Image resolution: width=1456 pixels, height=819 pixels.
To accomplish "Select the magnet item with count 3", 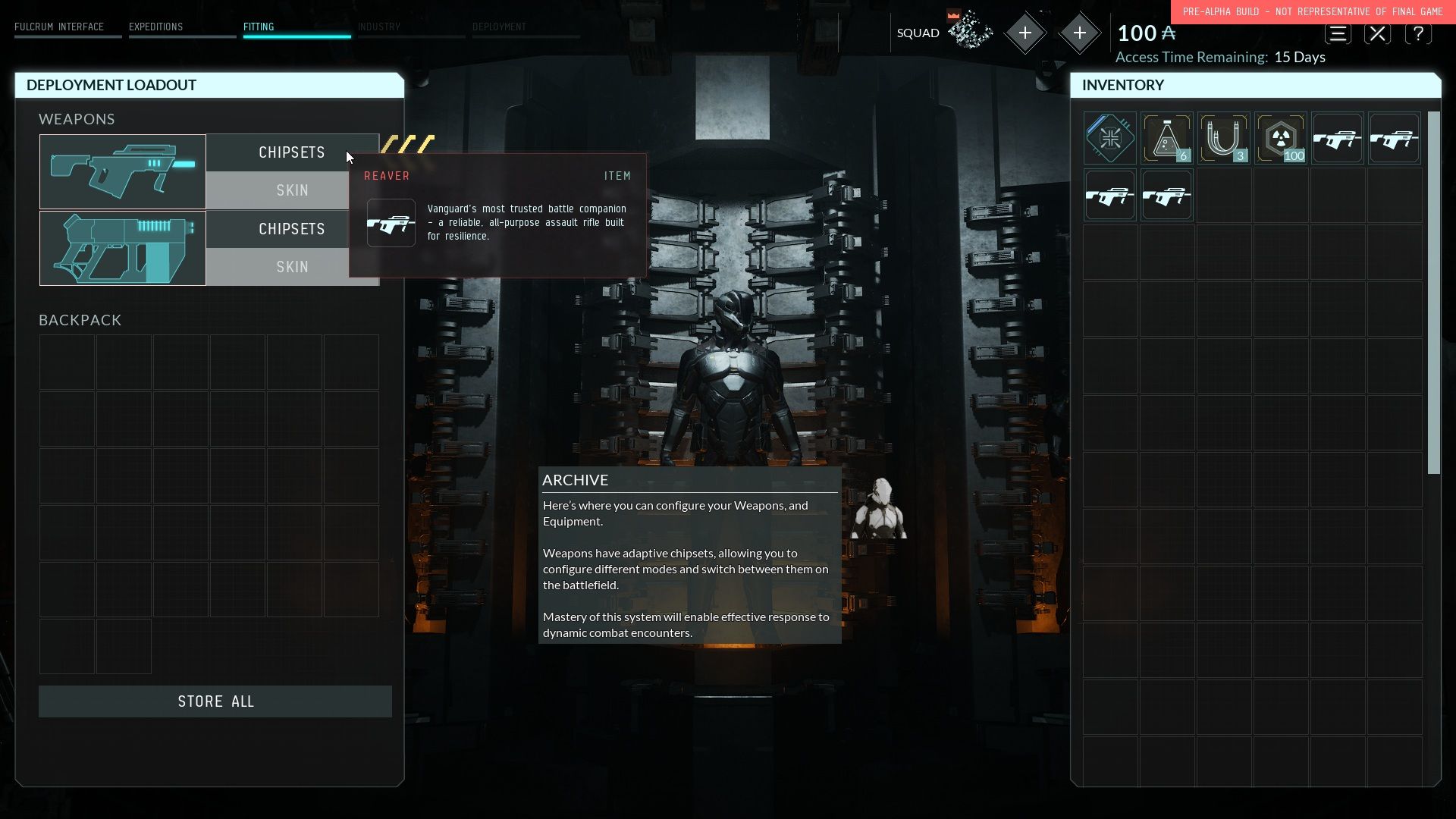I will click(1223, 138).
